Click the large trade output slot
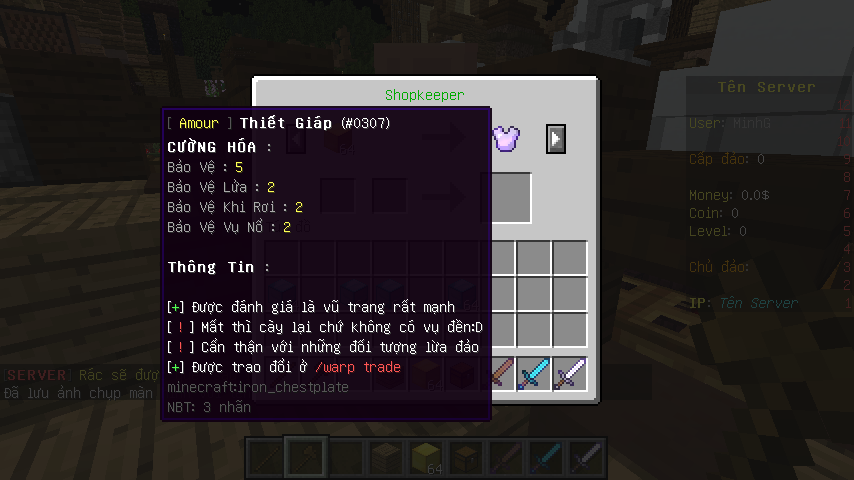The height and width of the screenshot is (480, 854). [506, 197]
